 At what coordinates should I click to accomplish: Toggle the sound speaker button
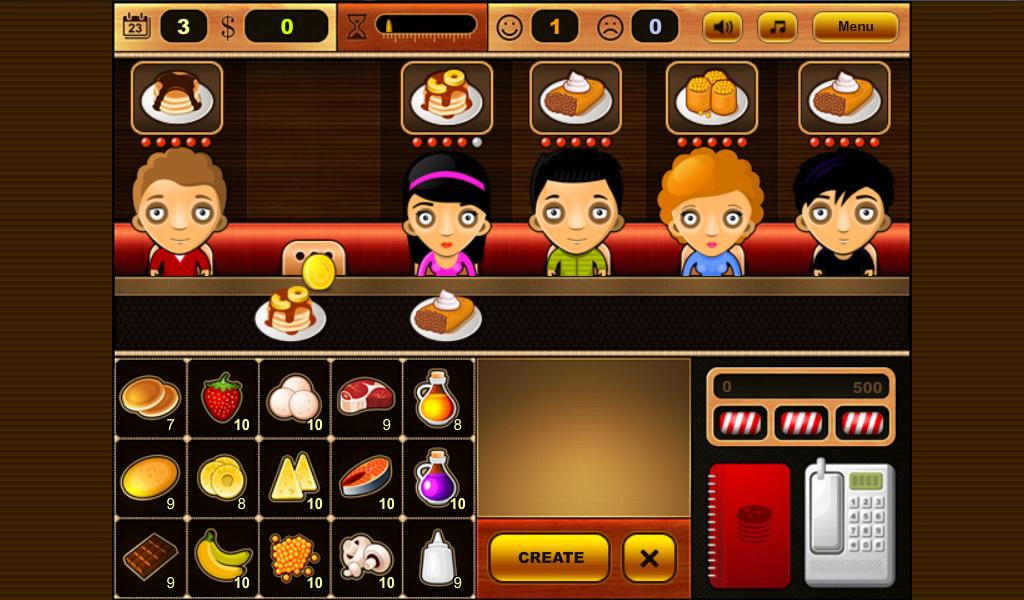pos(722,27)
